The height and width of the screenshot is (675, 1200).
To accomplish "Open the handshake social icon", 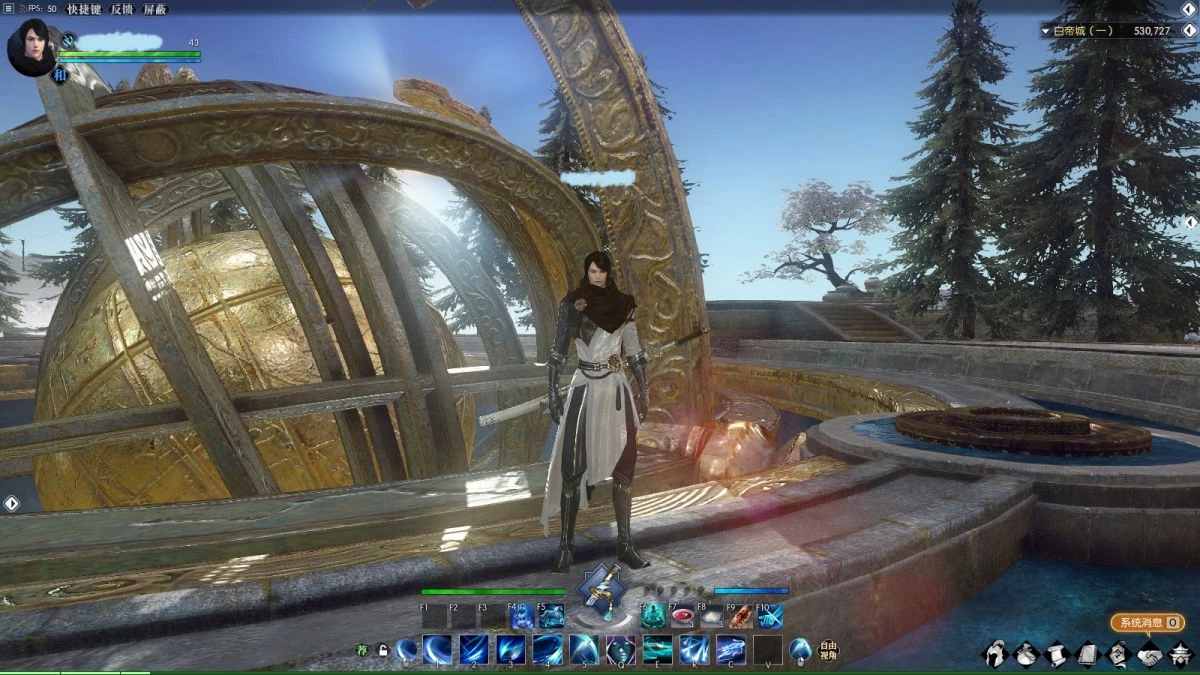I will [1149, 654].
